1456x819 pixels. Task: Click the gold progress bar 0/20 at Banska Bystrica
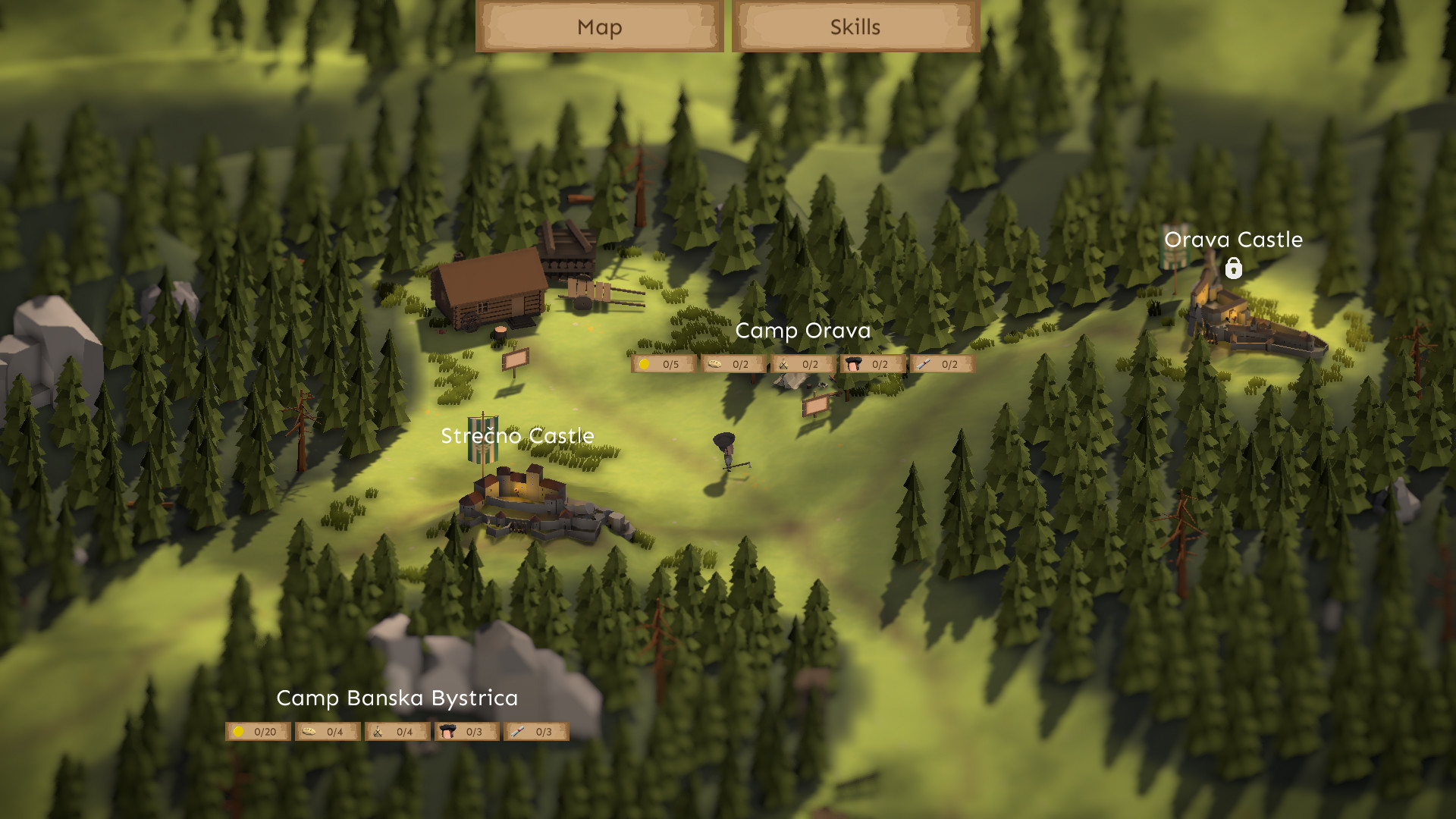coord(256,731)
